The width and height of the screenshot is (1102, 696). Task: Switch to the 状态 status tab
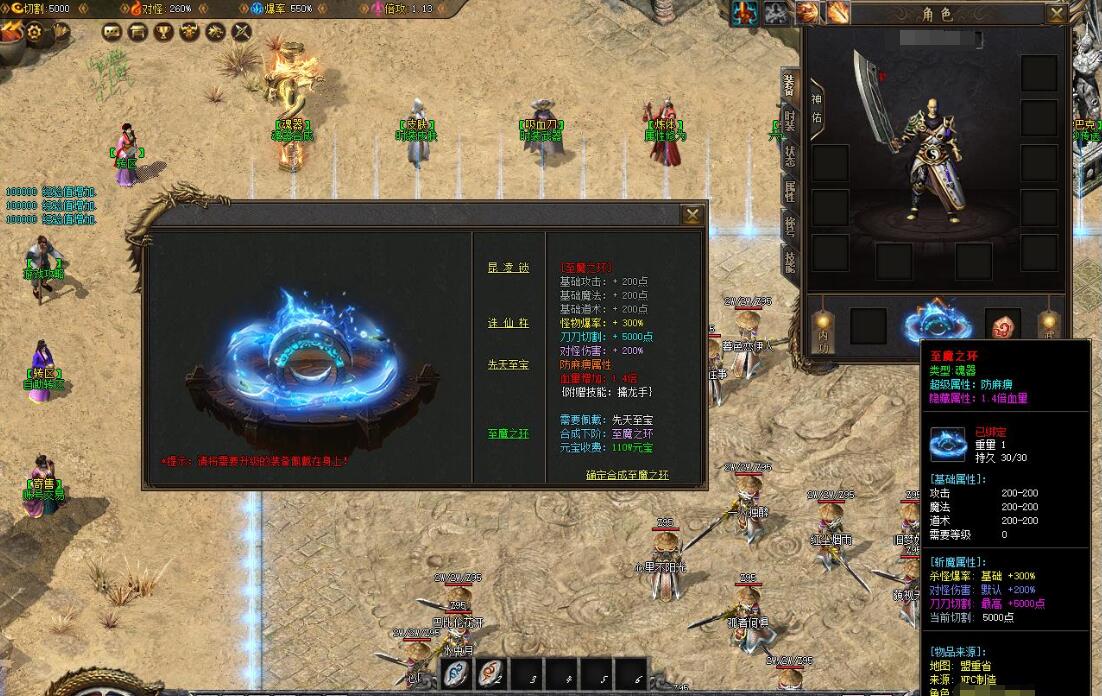pyautogui.click(x=789, y=156)
